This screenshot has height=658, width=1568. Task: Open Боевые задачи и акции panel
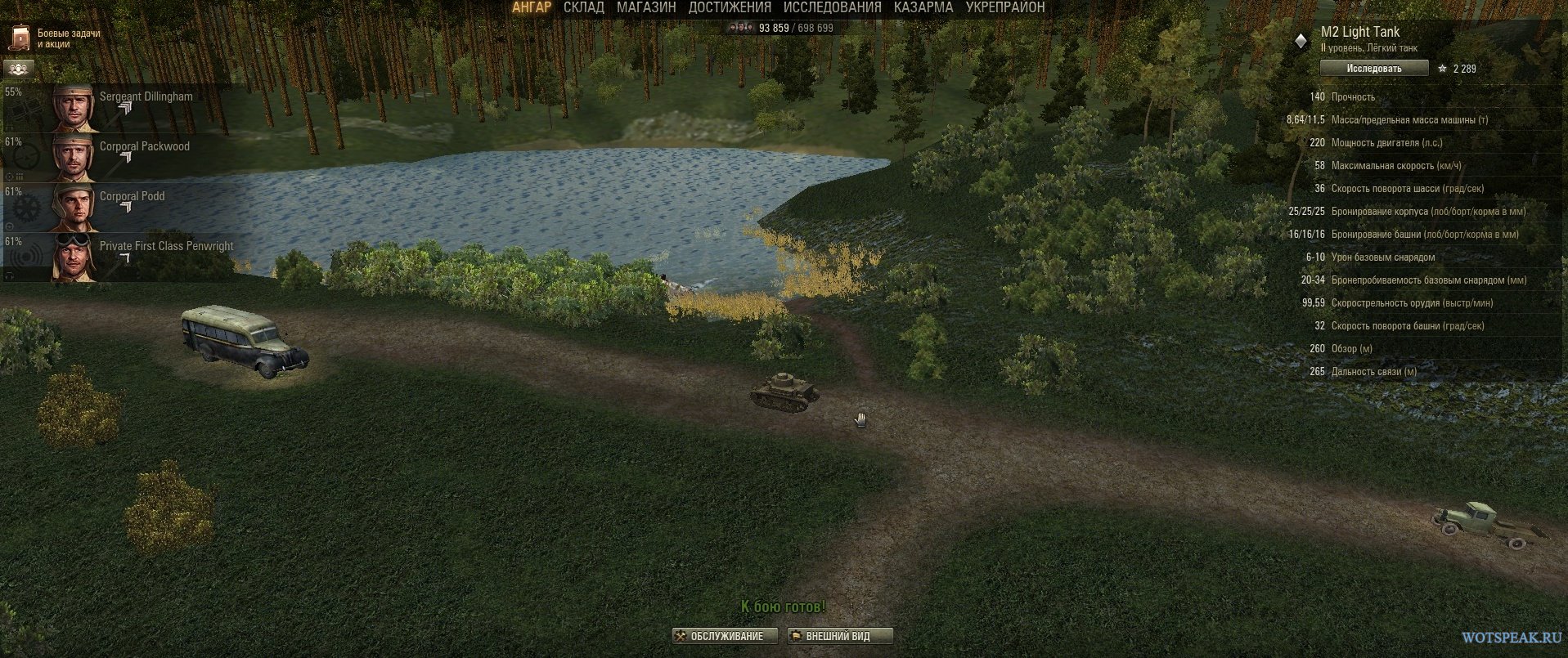56,38
